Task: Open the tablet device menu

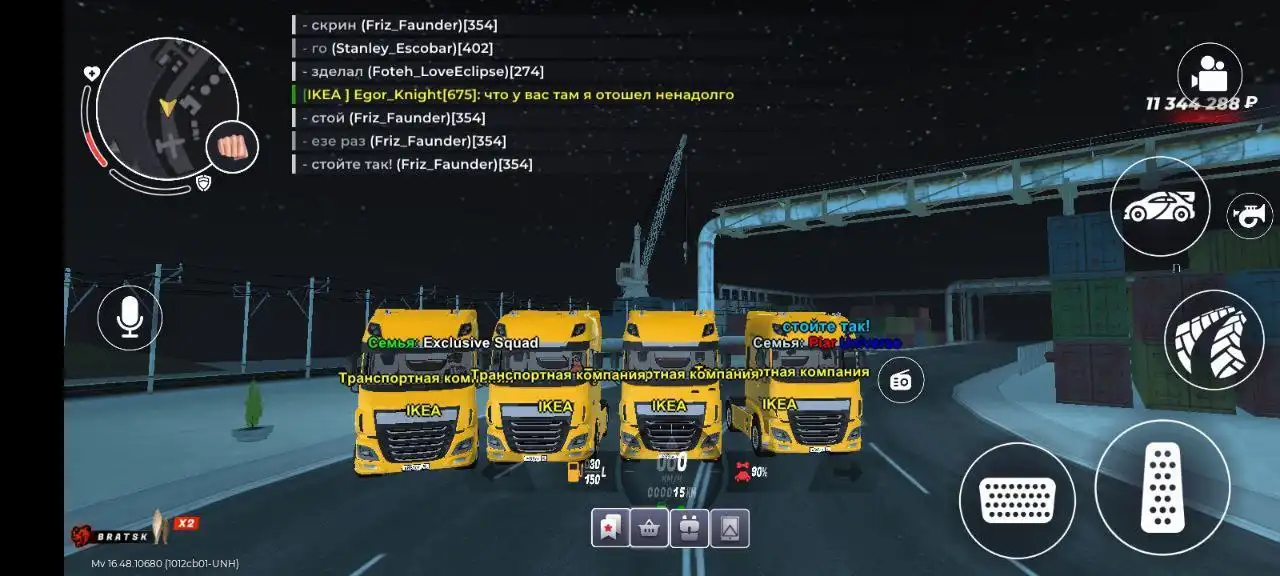Action: coord(730,528)
